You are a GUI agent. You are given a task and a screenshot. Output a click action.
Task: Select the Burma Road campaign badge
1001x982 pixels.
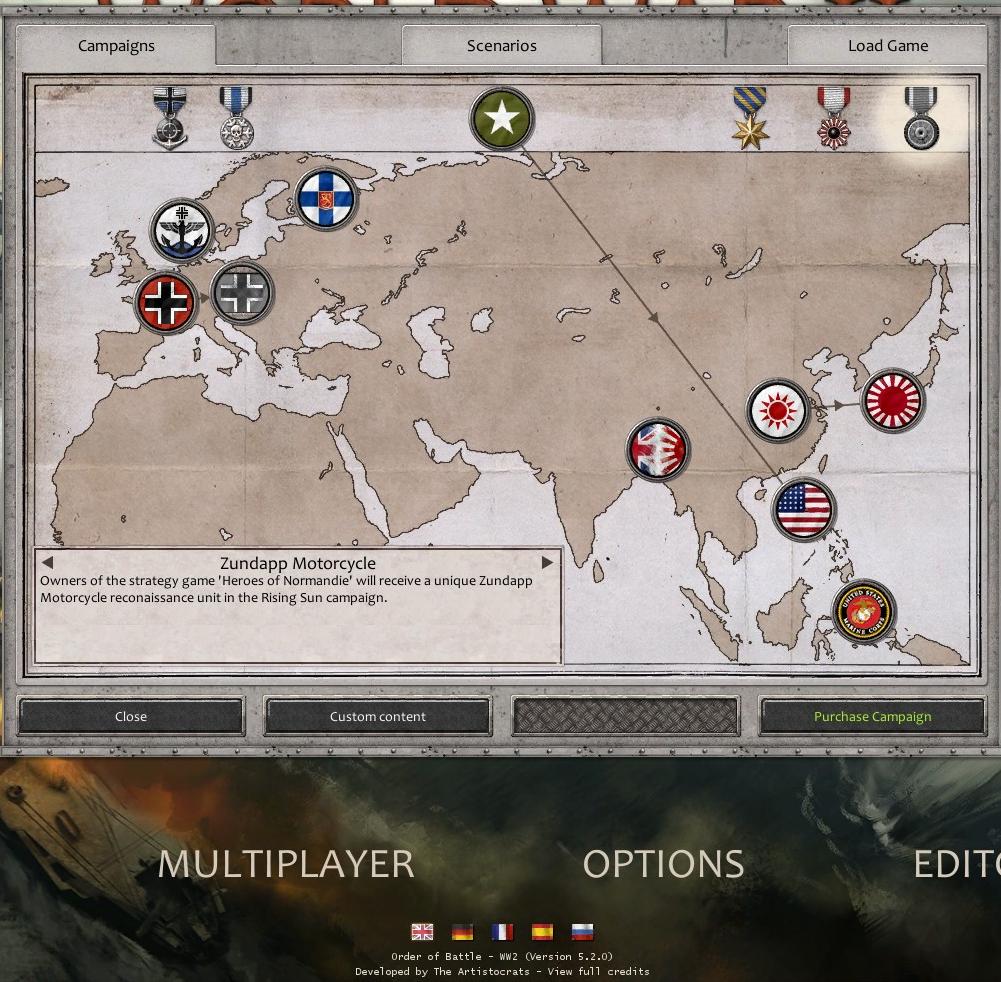[x=658, y=449]
